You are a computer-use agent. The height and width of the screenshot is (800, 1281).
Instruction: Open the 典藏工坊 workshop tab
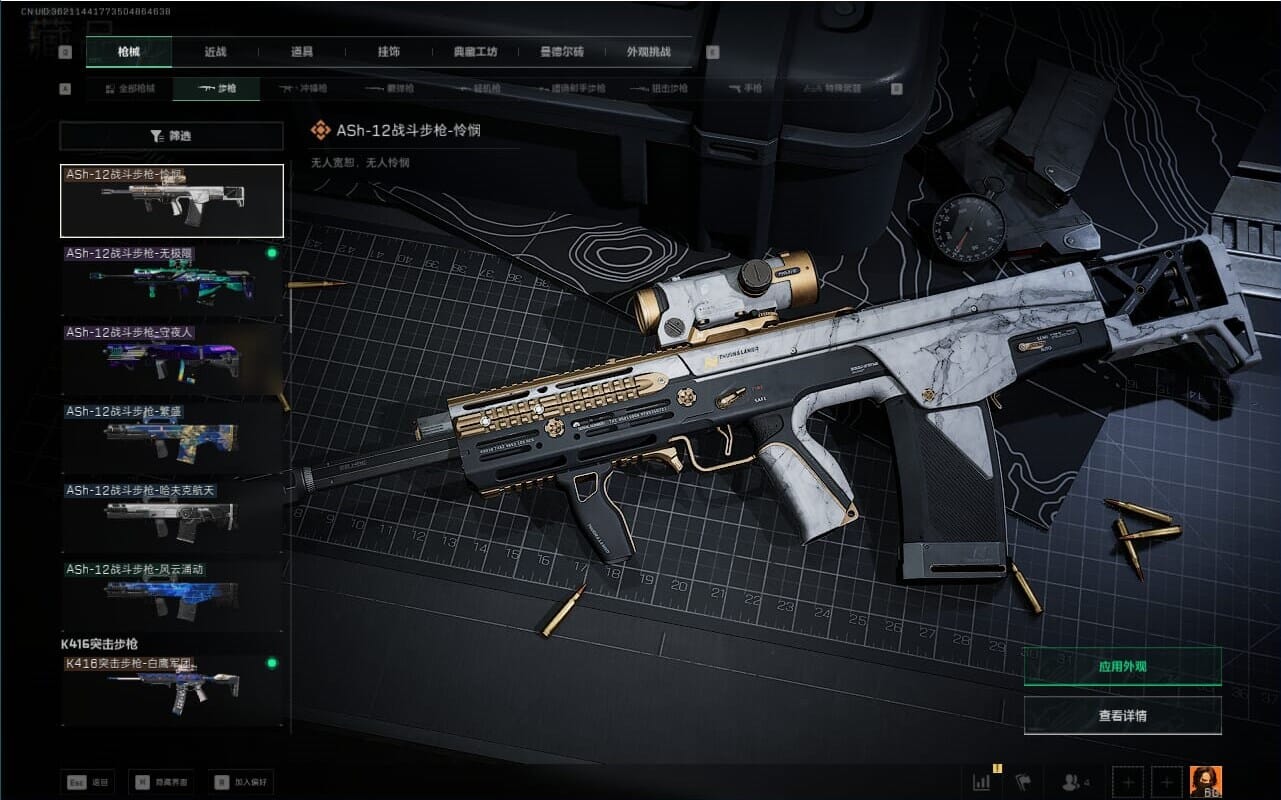pos(475,52)
